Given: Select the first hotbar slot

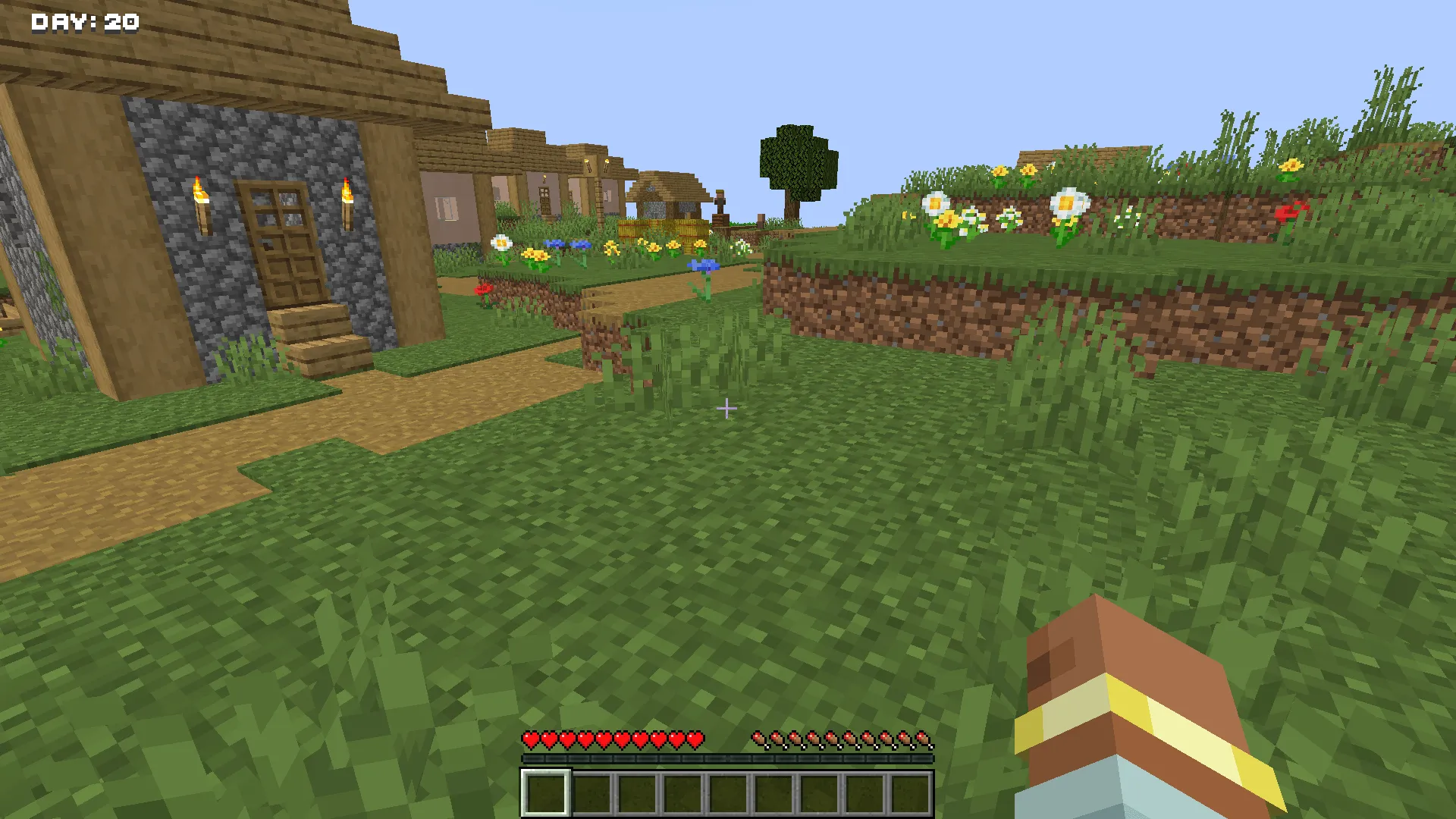Looking at the screenshot, I should tap(544, 793).
